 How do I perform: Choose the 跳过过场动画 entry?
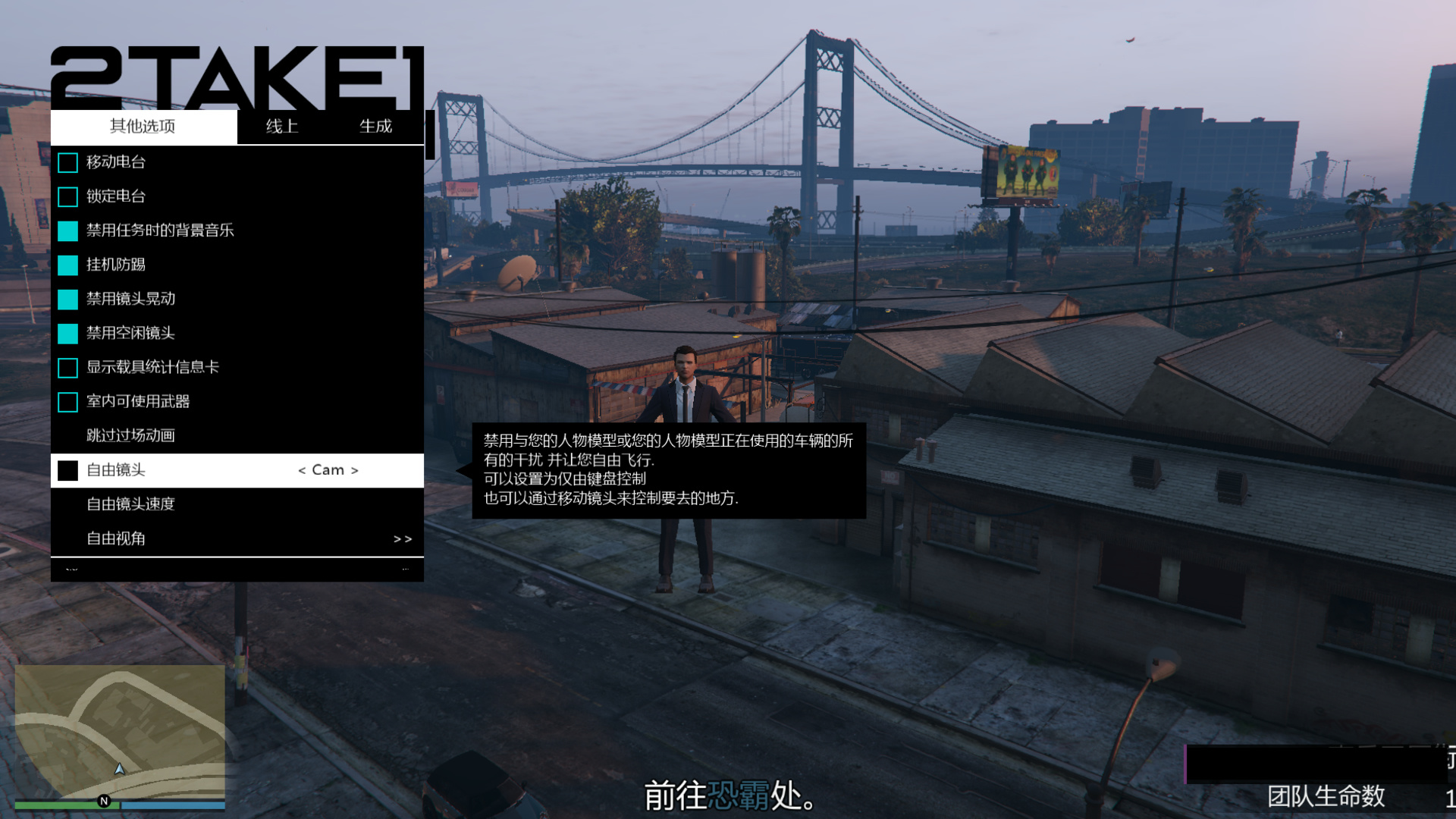tap(131, 435)
